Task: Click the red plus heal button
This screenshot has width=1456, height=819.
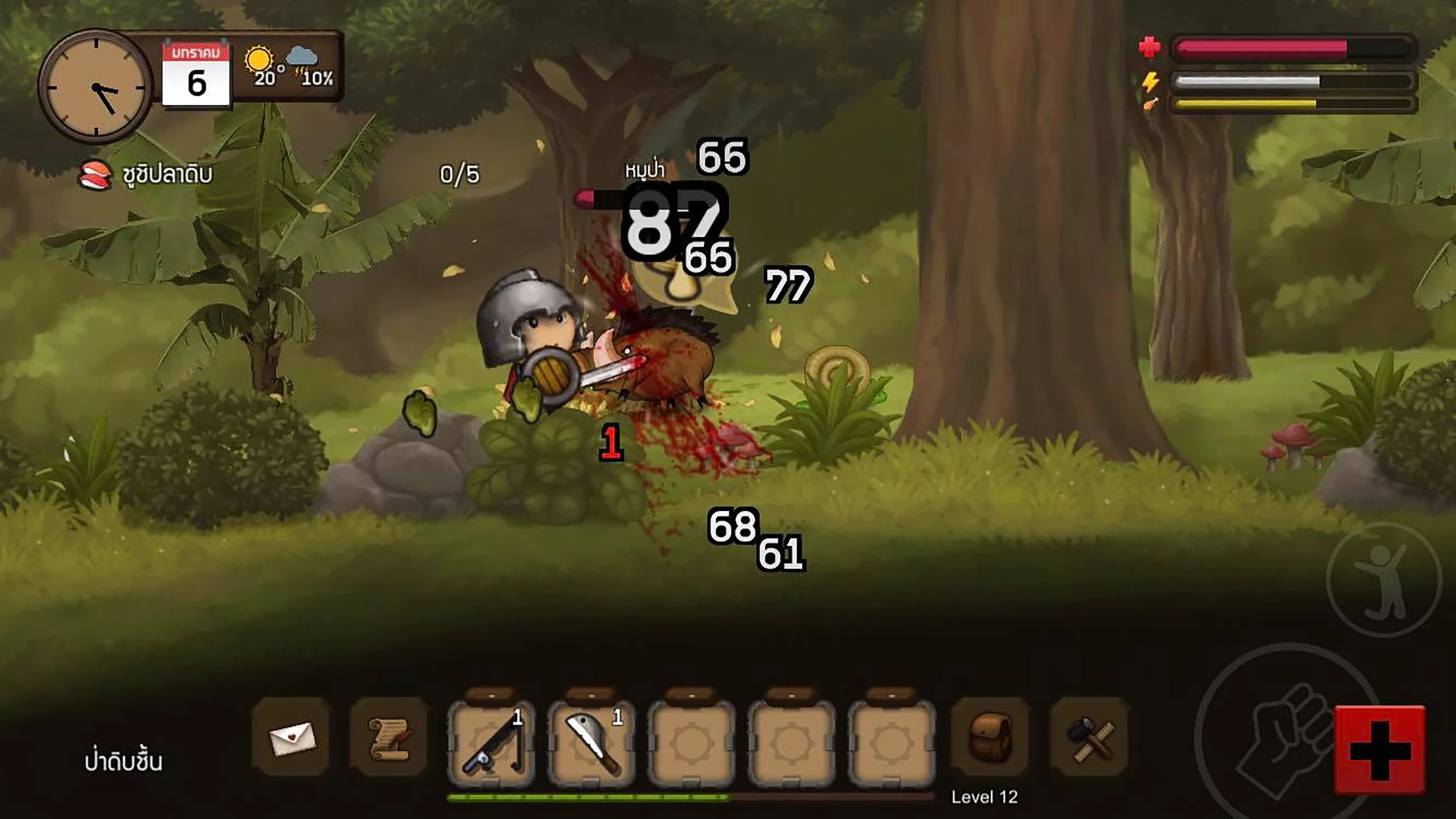Action: (x=1380, y=749)
